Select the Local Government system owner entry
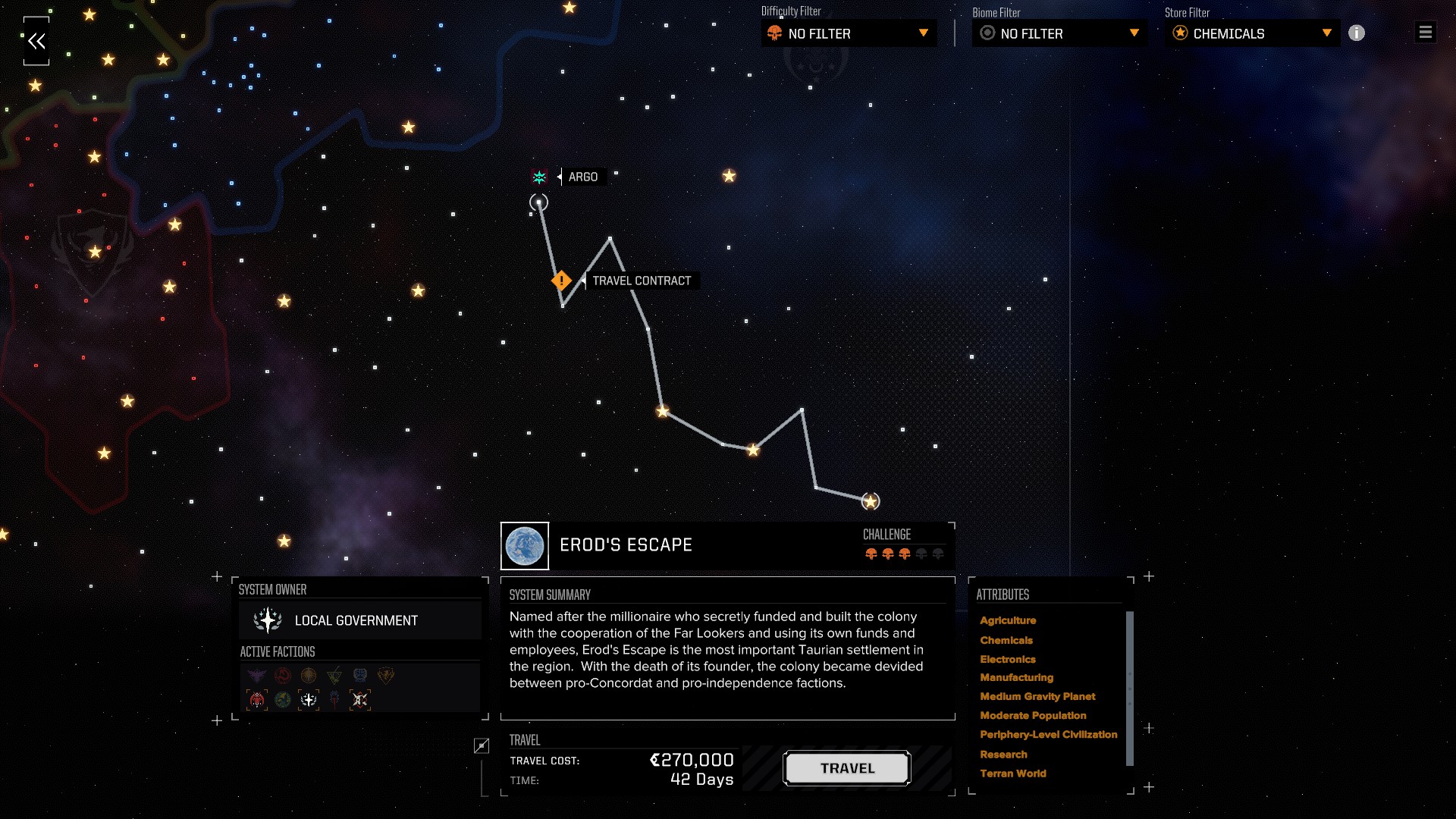 point(356,620)
